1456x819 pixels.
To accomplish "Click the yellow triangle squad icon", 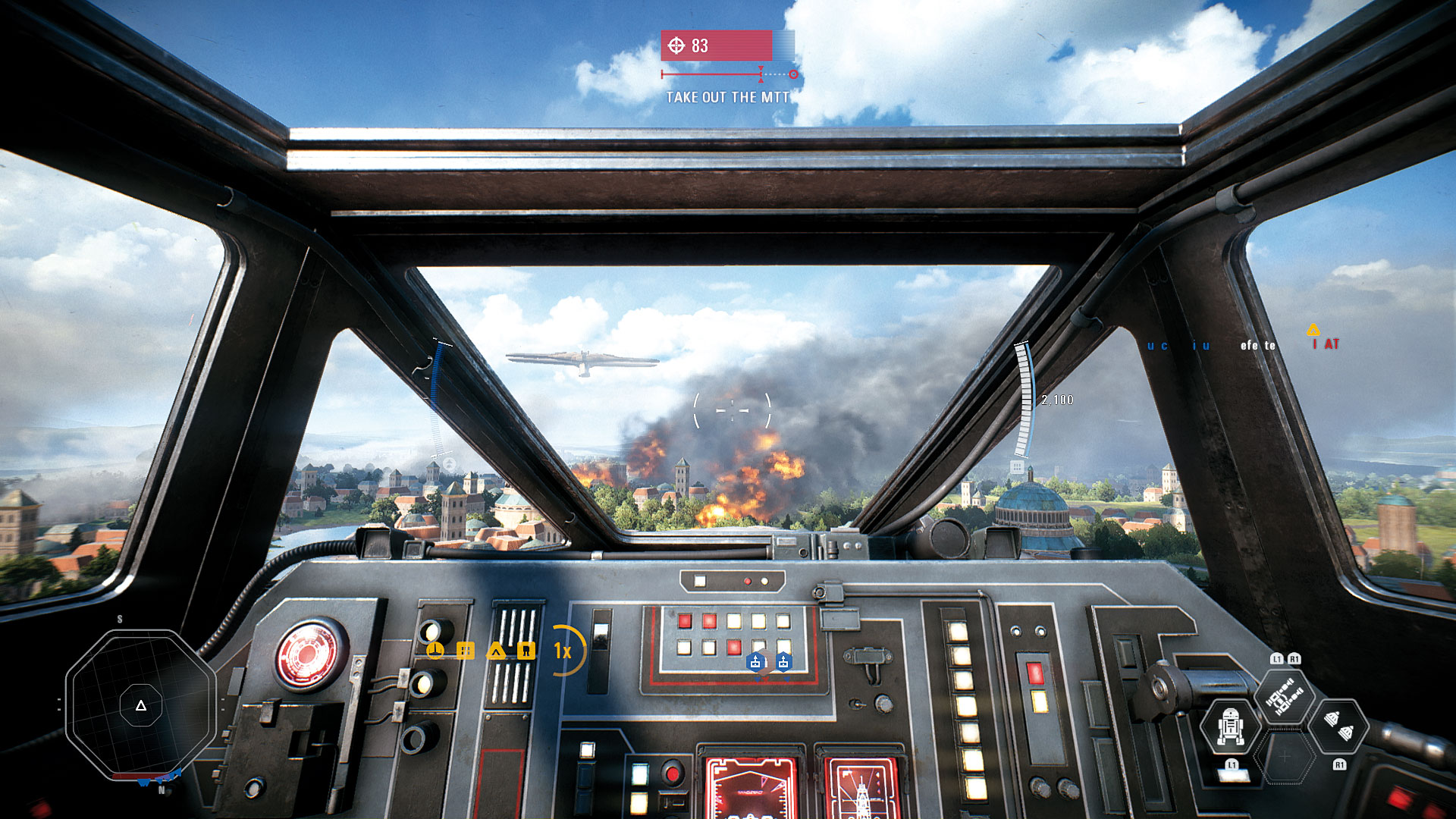I will [x=496, y=651].
